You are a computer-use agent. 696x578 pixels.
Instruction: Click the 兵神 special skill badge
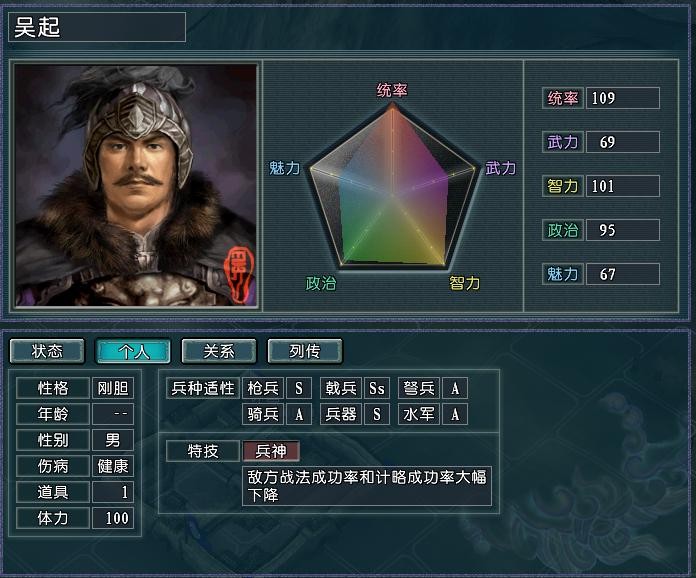[x=271, y=451]
